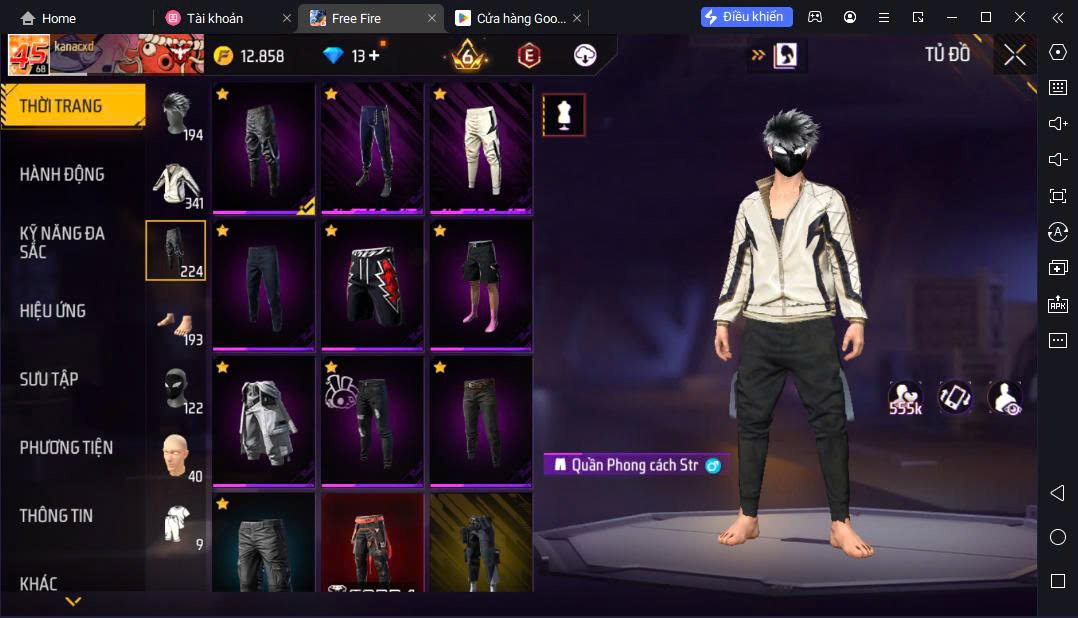Image resolution: width=1078 pixels, height=618 pixels.
Task: Select the hair subcategory with 194 items
Action: point(177,115)
